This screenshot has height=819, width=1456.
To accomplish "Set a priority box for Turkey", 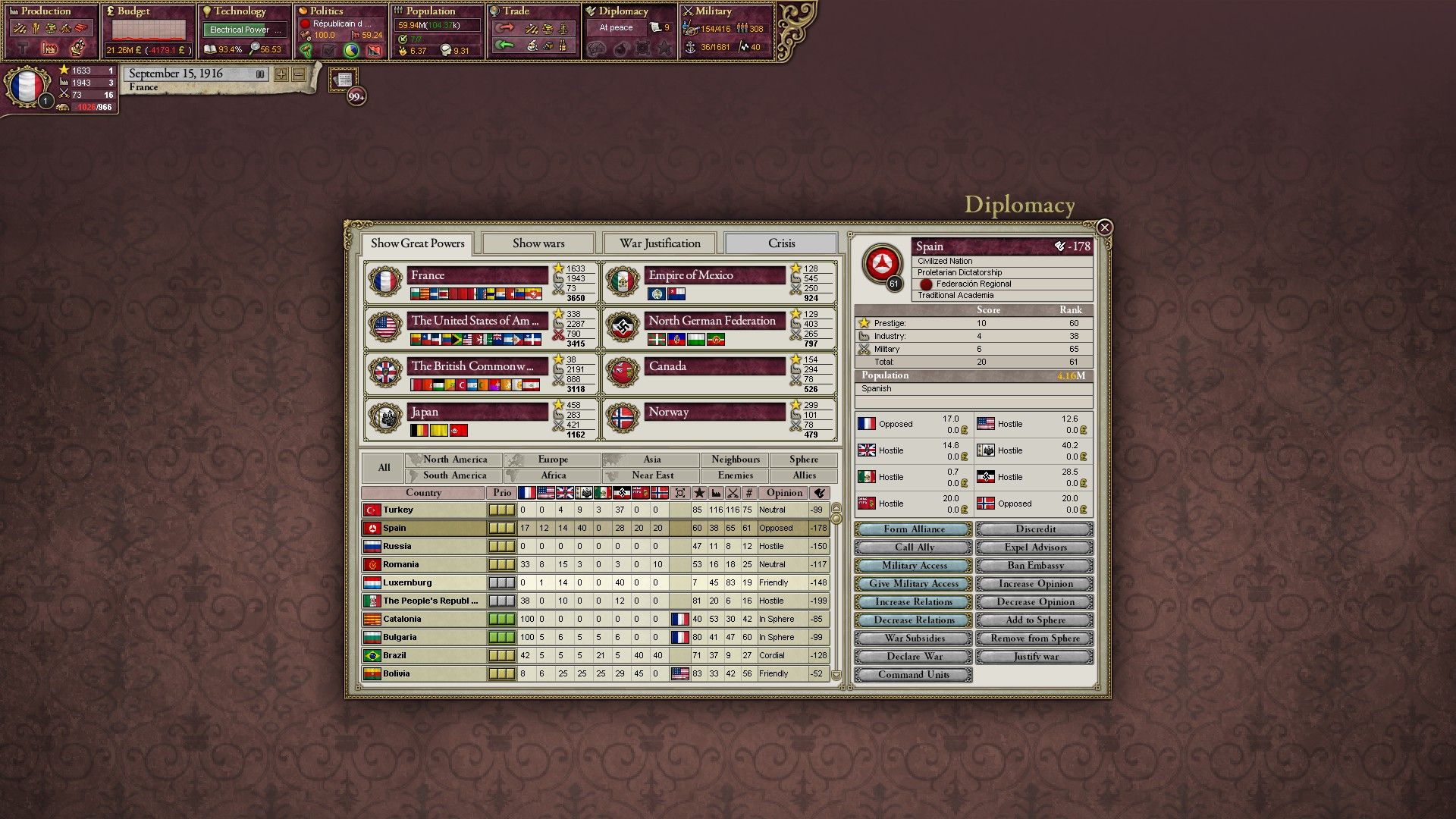I will (x=502, y=510).
